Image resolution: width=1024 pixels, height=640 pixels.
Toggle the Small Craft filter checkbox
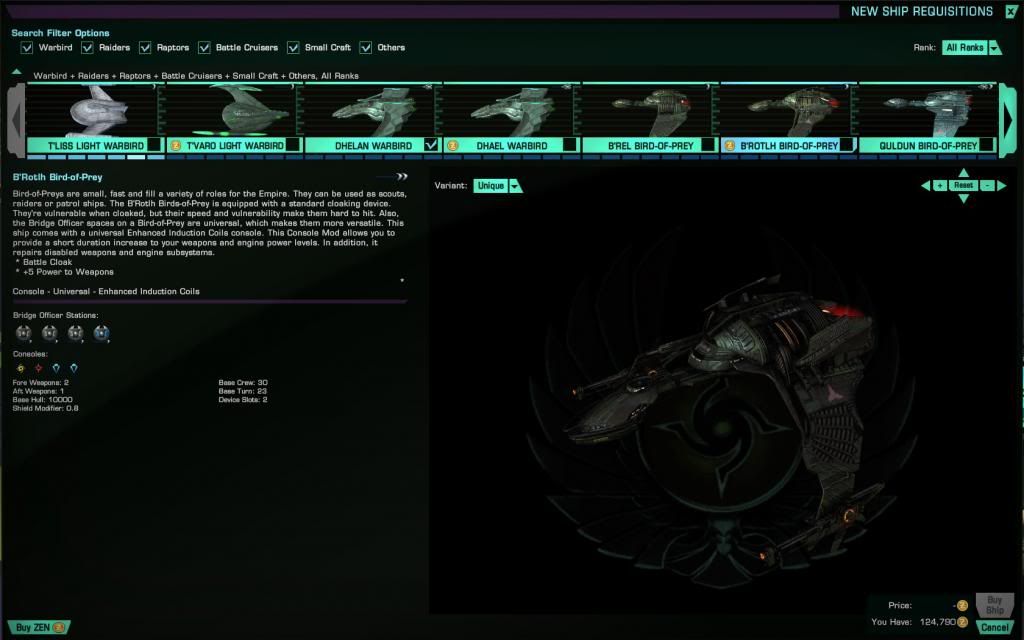(x=294, y=47)
